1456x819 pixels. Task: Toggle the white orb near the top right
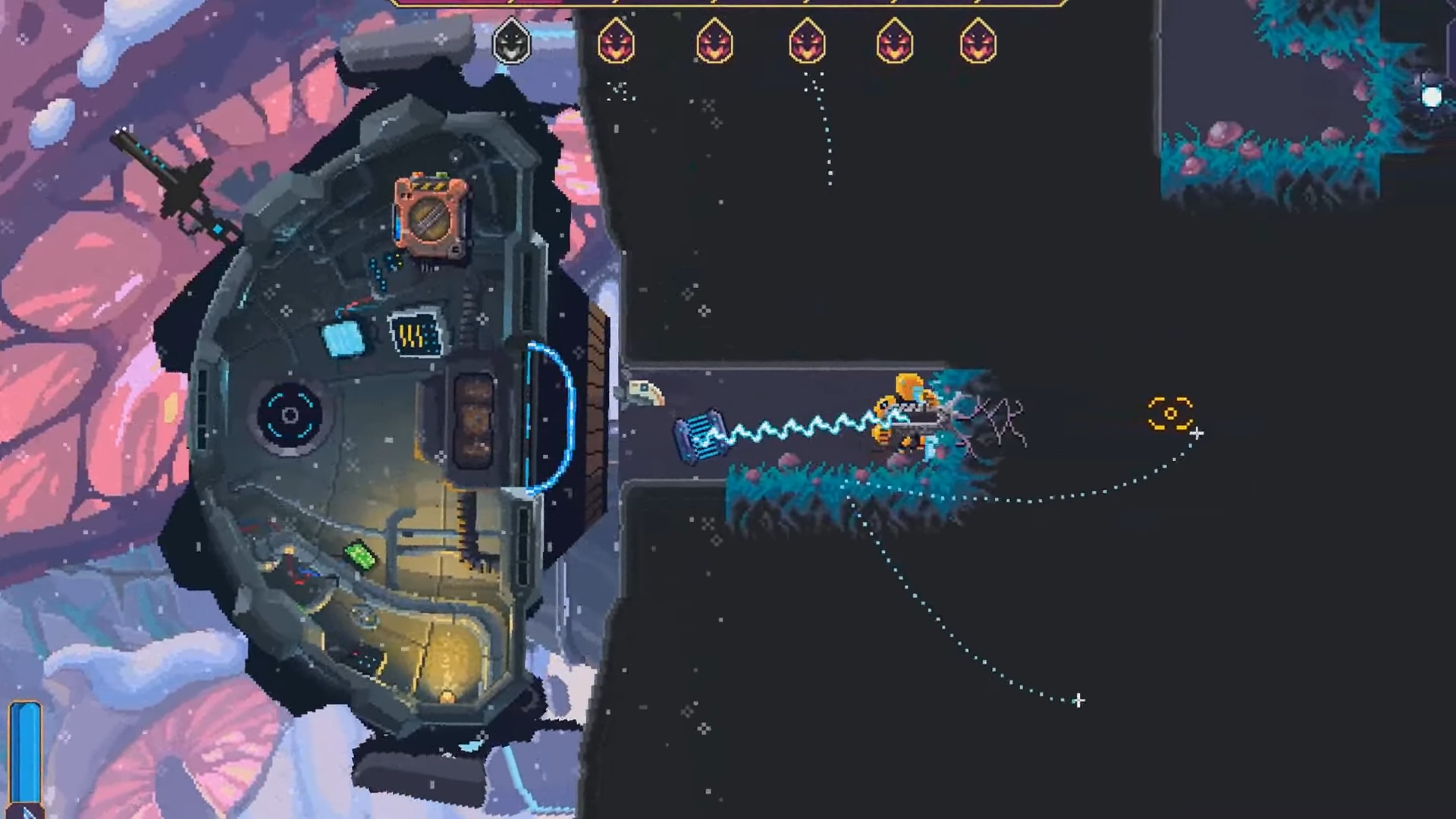click(1432, 94)
